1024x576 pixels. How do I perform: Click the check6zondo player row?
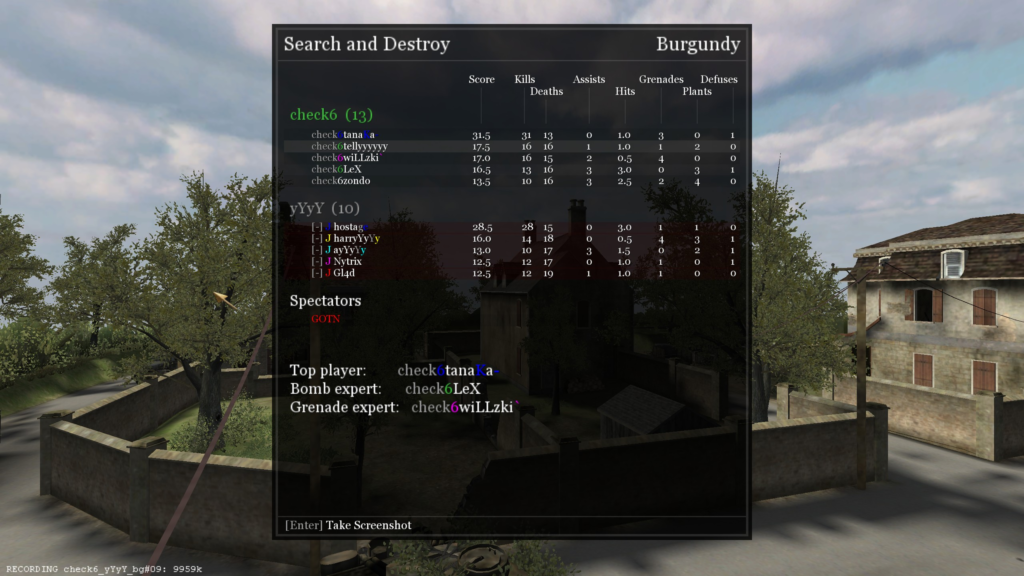tap(341, 181)
